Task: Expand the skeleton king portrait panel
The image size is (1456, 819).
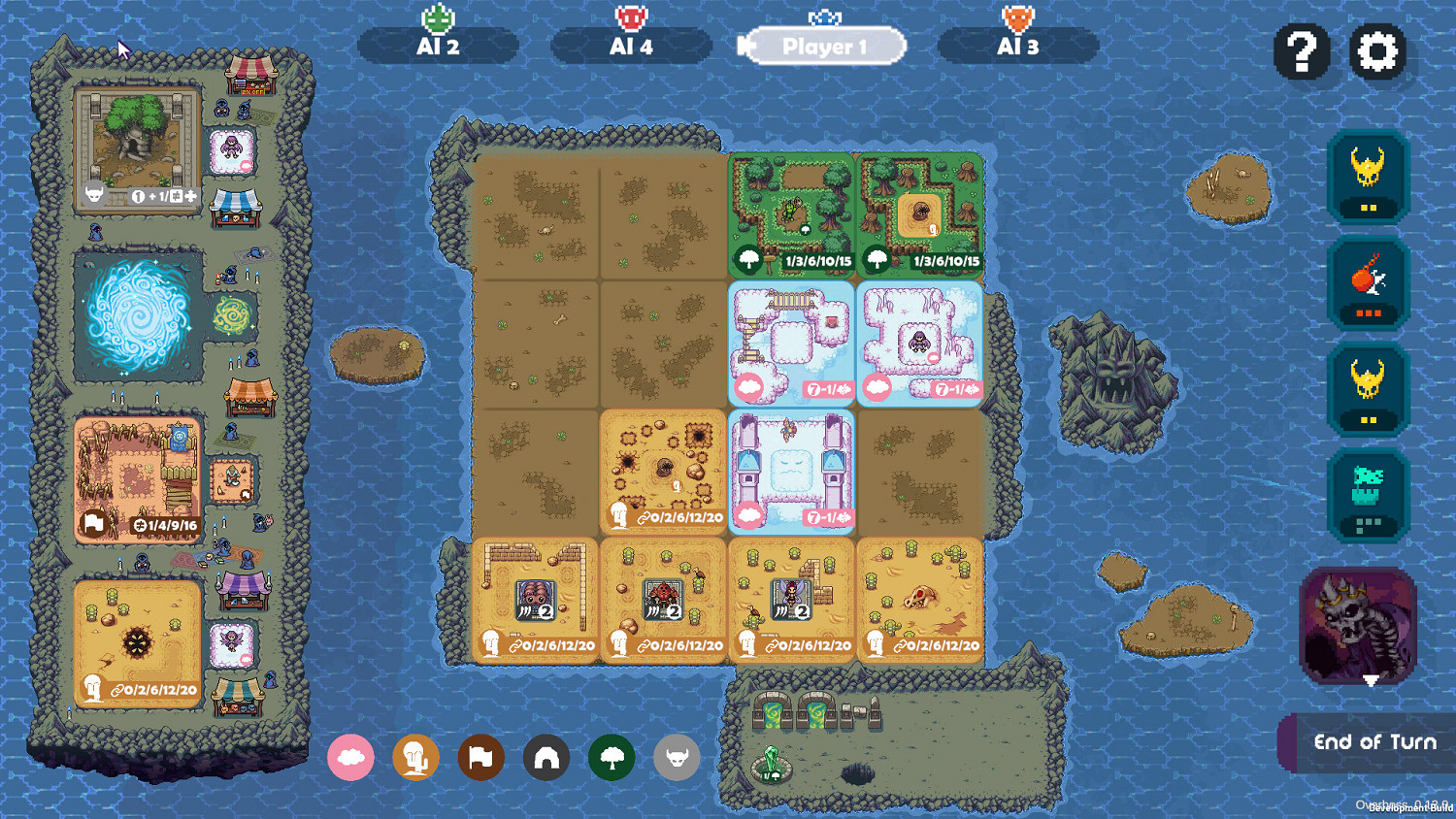Action: 1358,628
